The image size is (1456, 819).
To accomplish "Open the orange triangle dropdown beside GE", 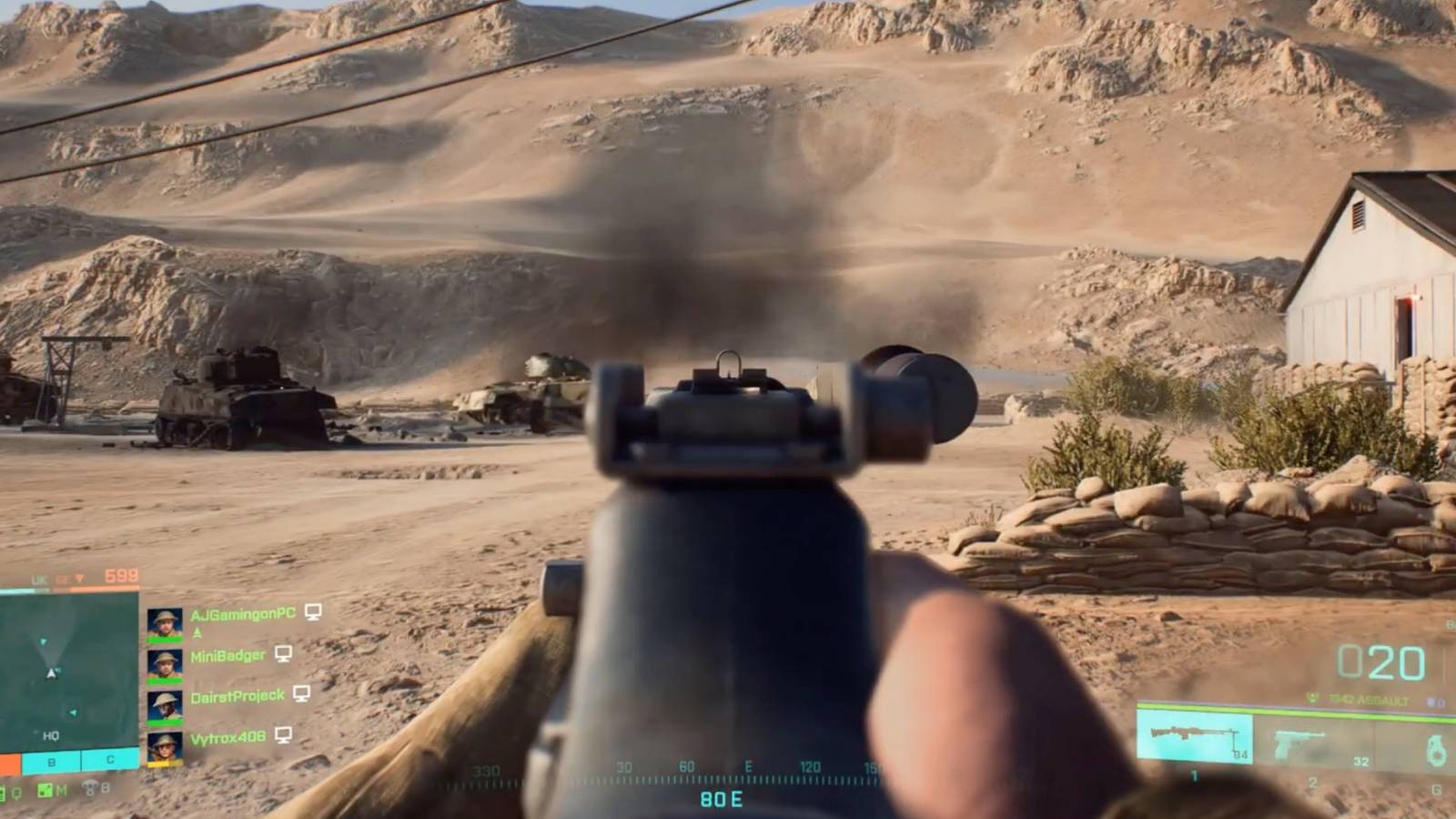I will click(80, 576).
